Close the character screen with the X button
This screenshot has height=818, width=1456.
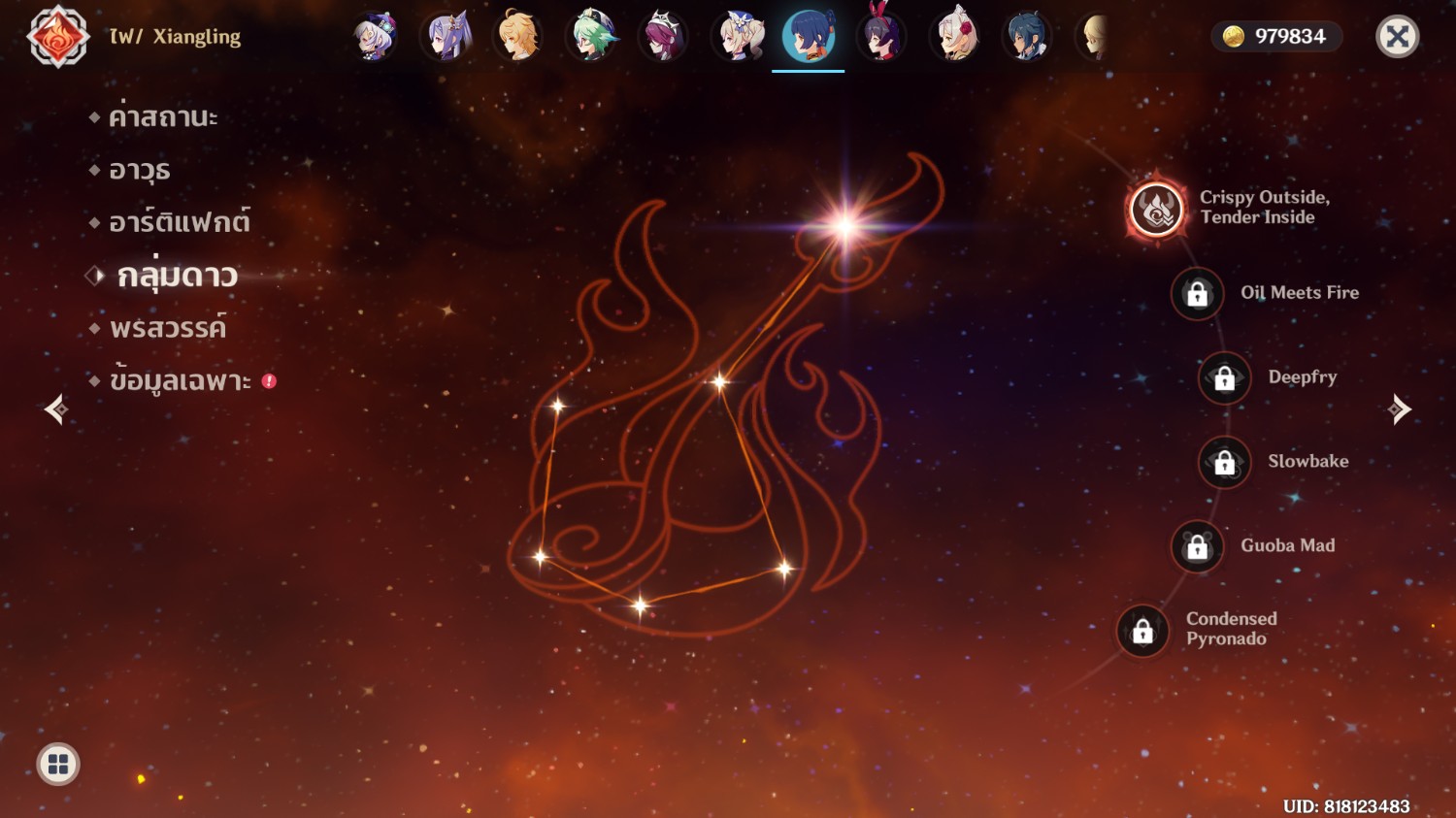[1397, 37]
